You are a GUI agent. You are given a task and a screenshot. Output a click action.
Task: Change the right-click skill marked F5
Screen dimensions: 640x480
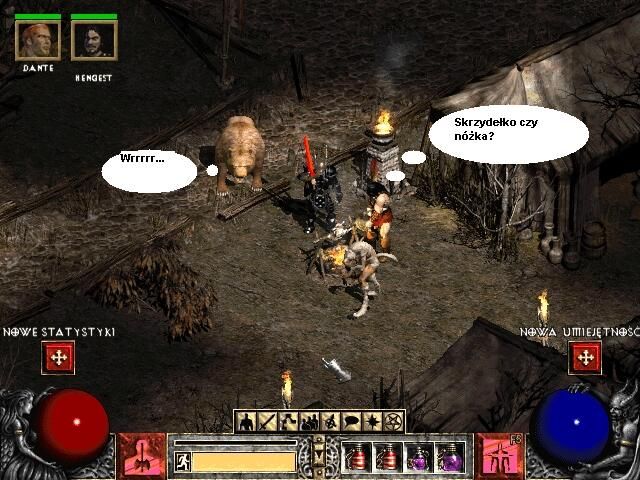coord(499,455)
